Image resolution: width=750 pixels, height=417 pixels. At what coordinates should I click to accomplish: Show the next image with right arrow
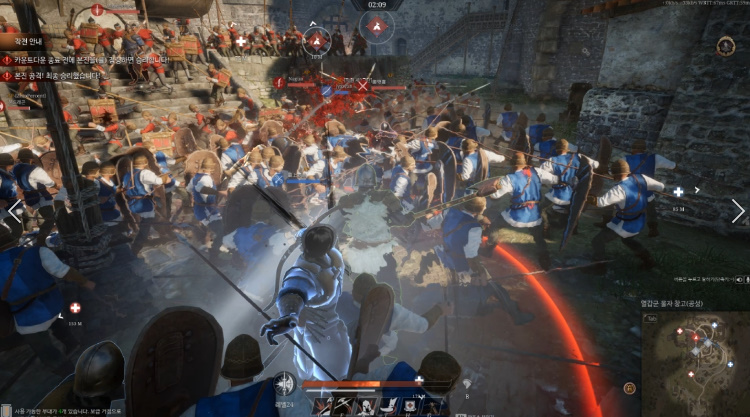(737, 211)
